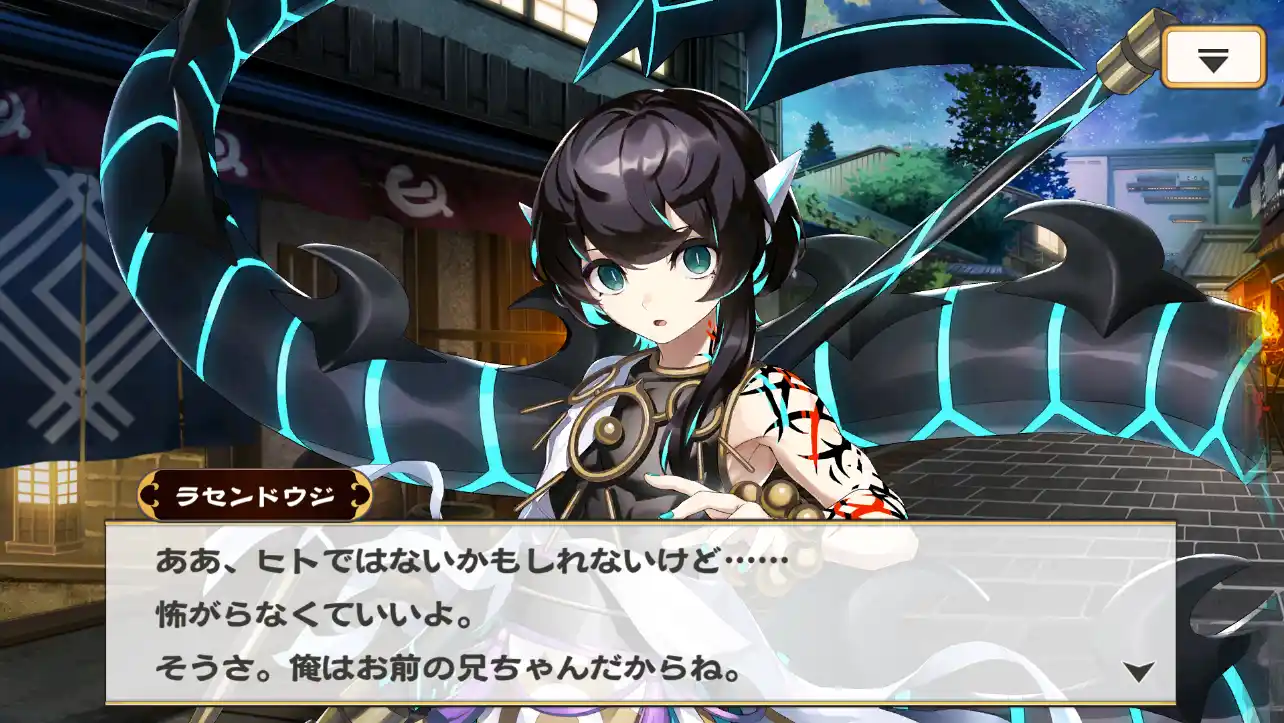Open the top-right dropdown menu button
The image size is (1284, 723).
tap(1213, 58)
